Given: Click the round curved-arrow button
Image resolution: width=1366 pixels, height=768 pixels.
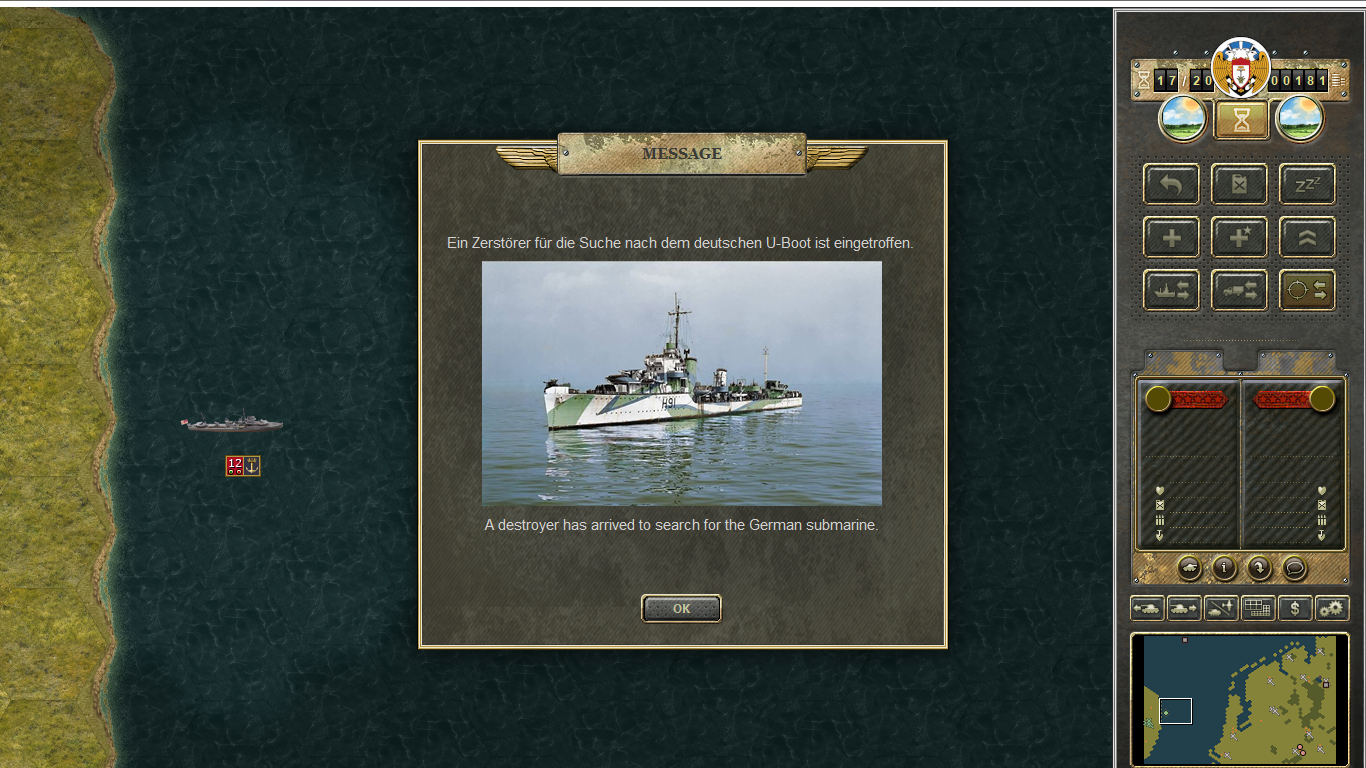Looking at the screenshot, I should (1259, 568).
